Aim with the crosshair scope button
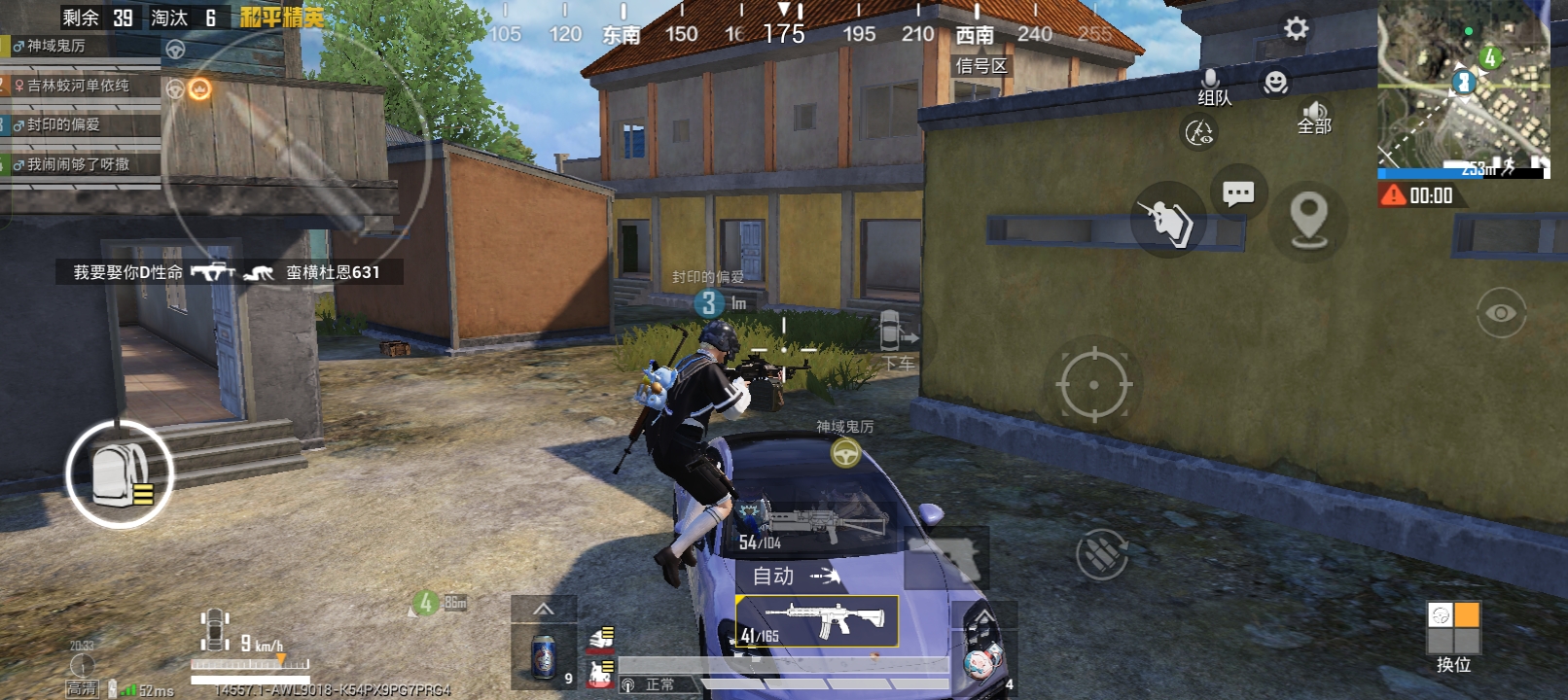Screen dimensions: 1568x700 [1093, 385]
